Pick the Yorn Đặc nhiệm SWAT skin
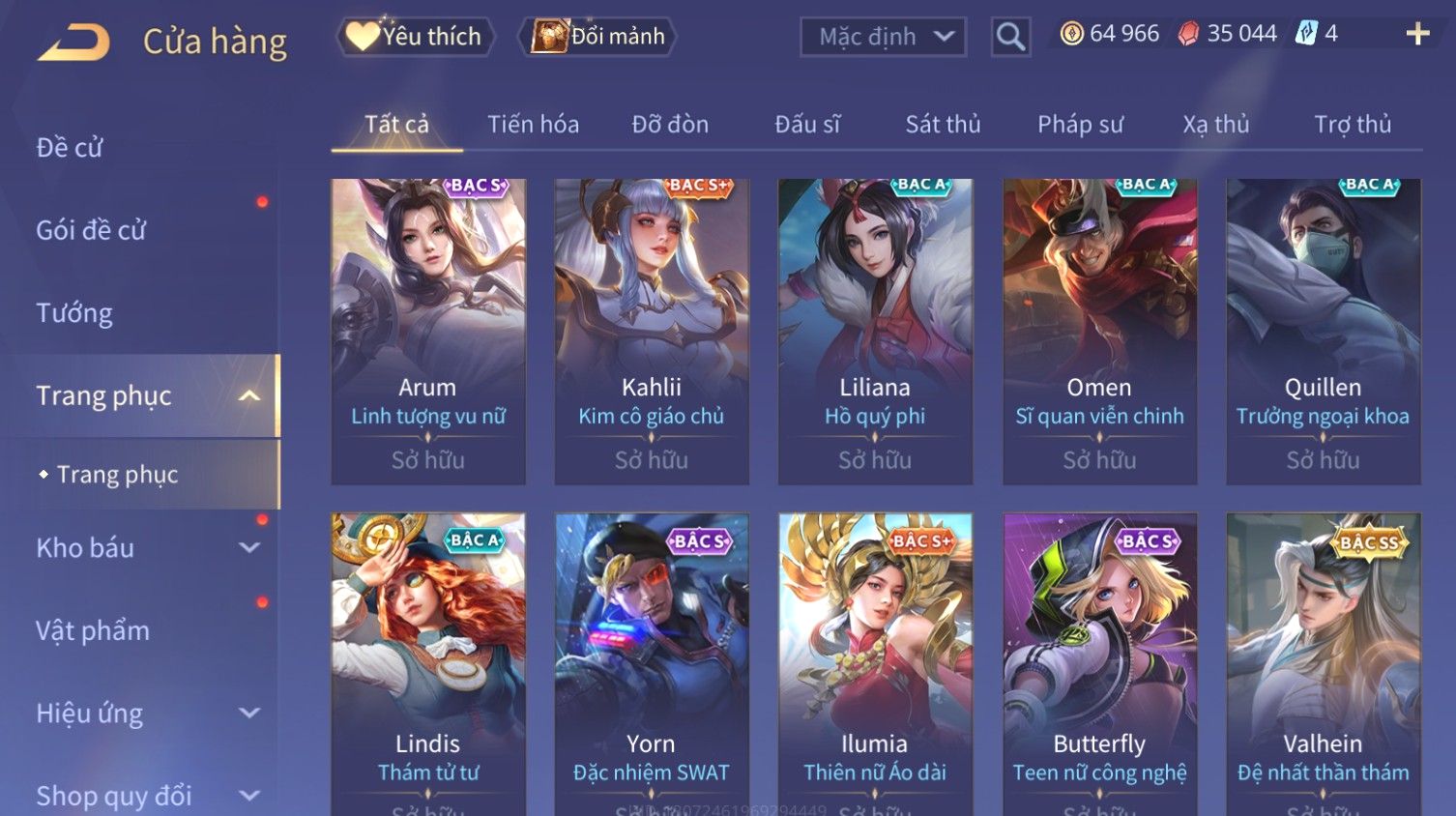Screen dimensions: 1456x816 [x=652, y=667]
